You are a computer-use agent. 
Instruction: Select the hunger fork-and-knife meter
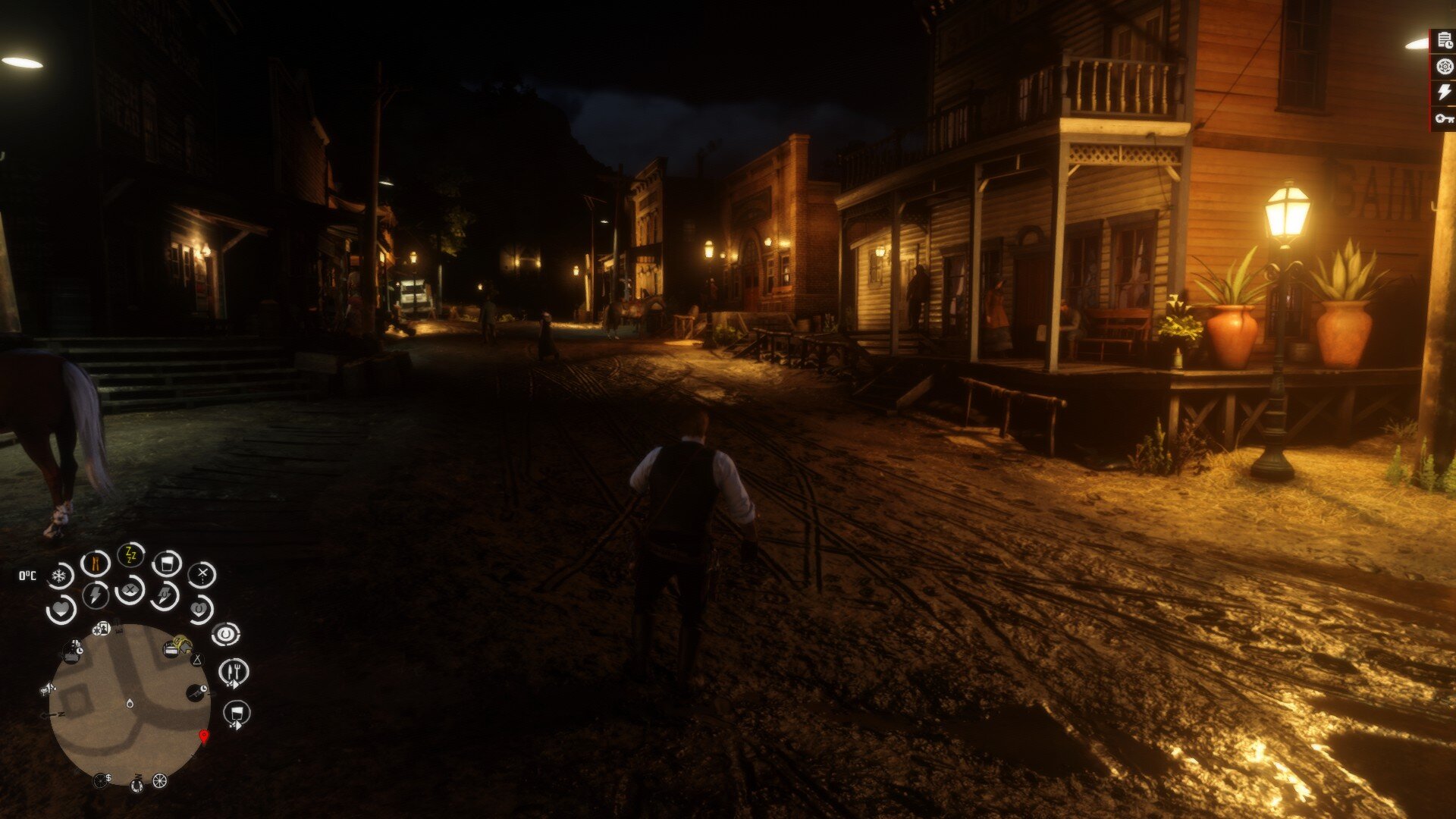tap(96, 563)
